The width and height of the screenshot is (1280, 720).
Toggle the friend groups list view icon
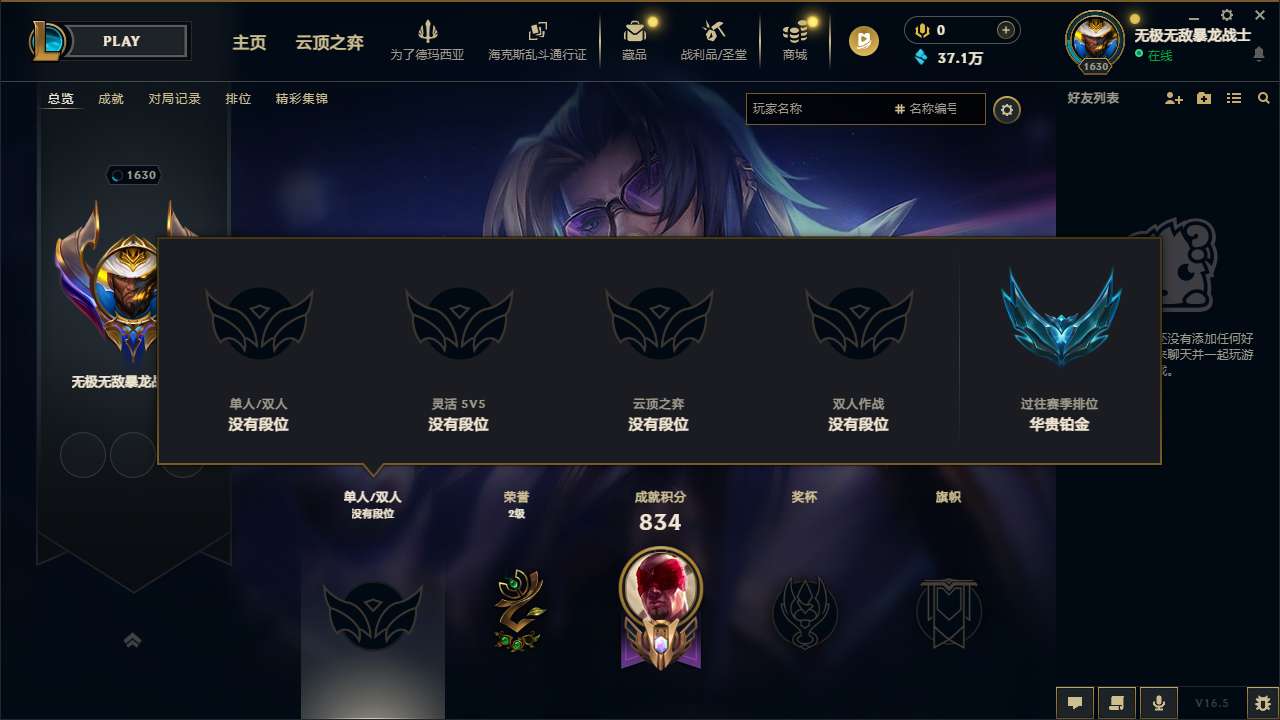click(1233, 98)
